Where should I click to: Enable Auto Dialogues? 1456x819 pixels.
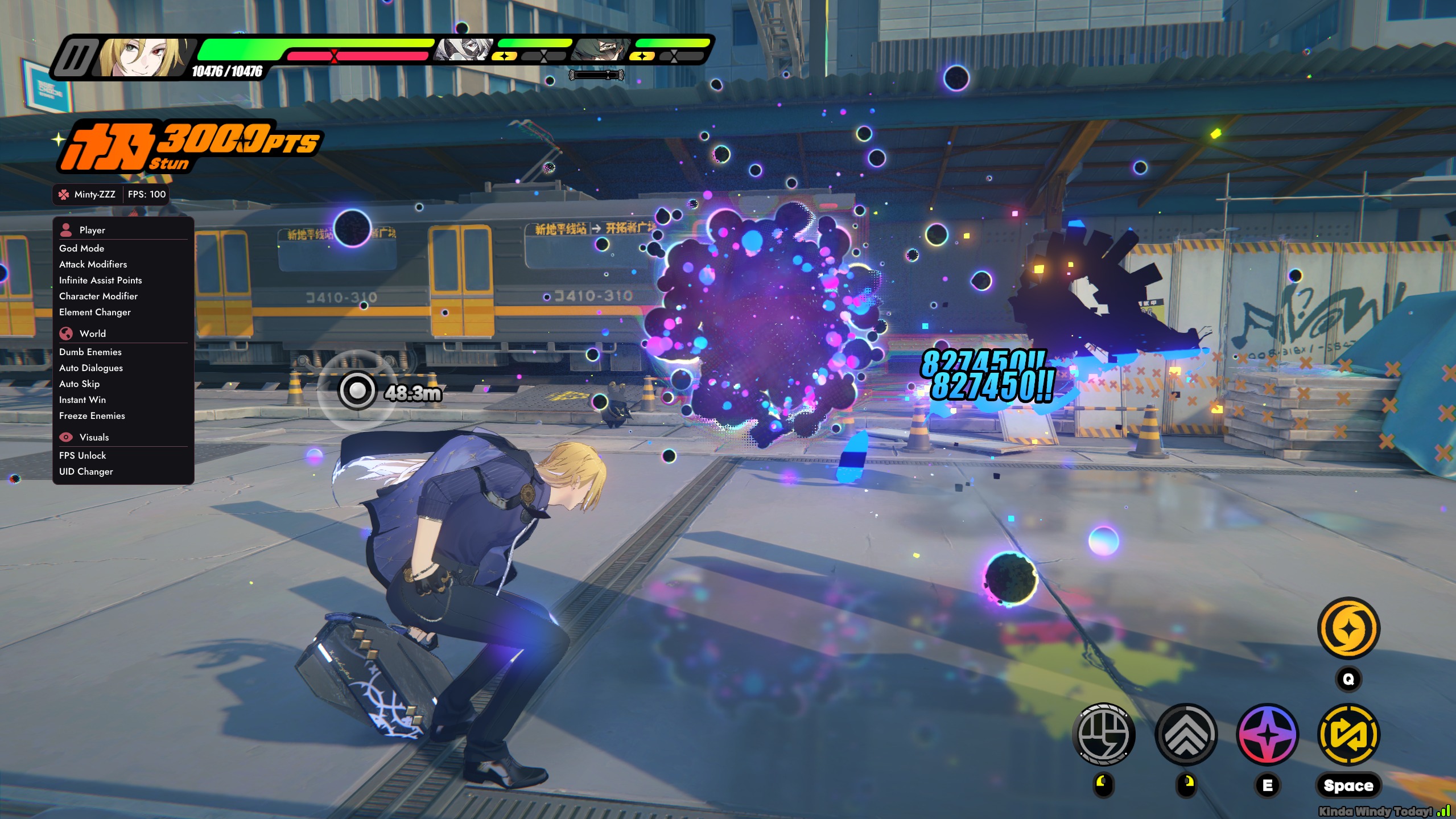91,368
